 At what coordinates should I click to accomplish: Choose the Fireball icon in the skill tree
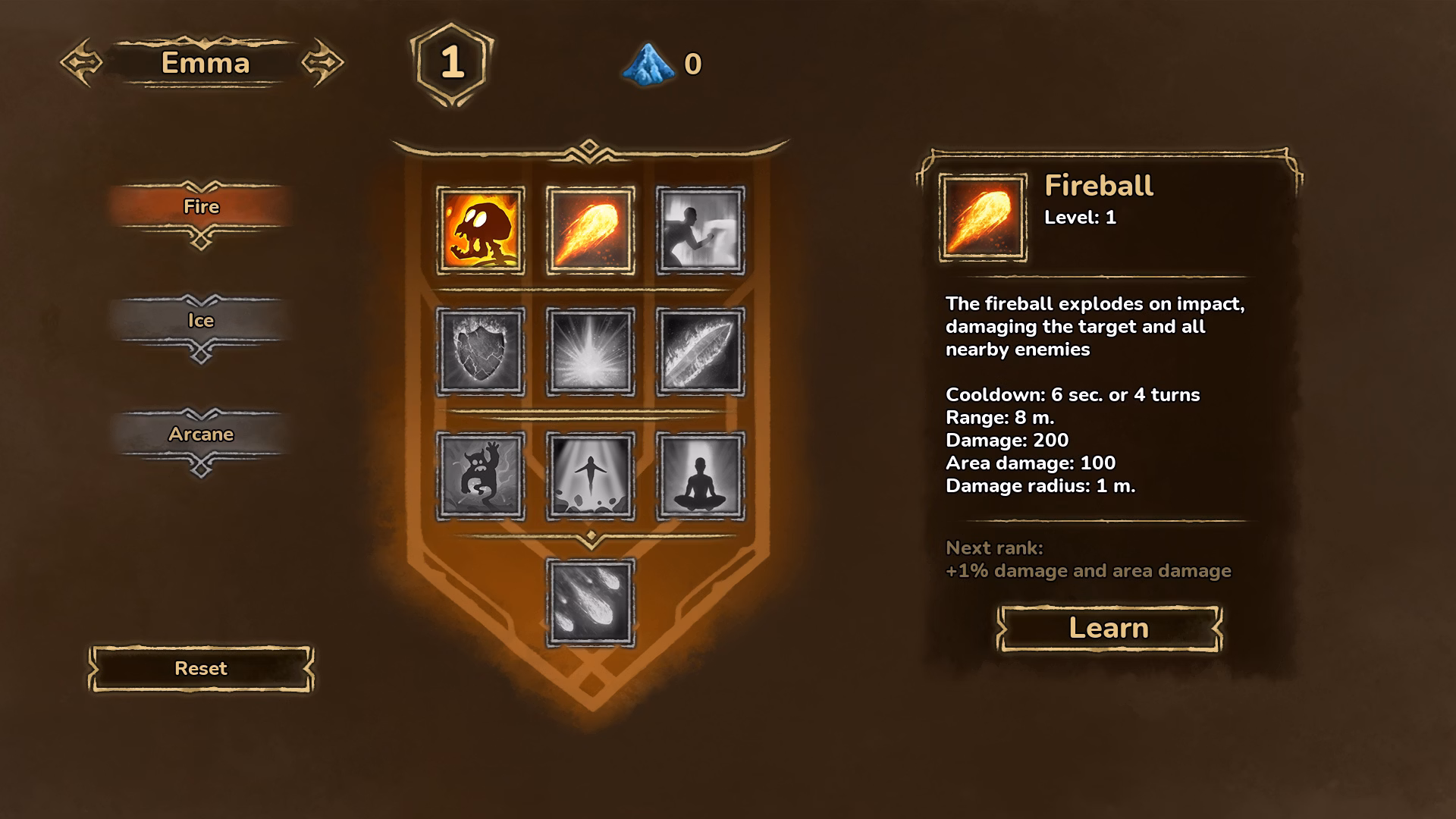click(x=590, y=231)
